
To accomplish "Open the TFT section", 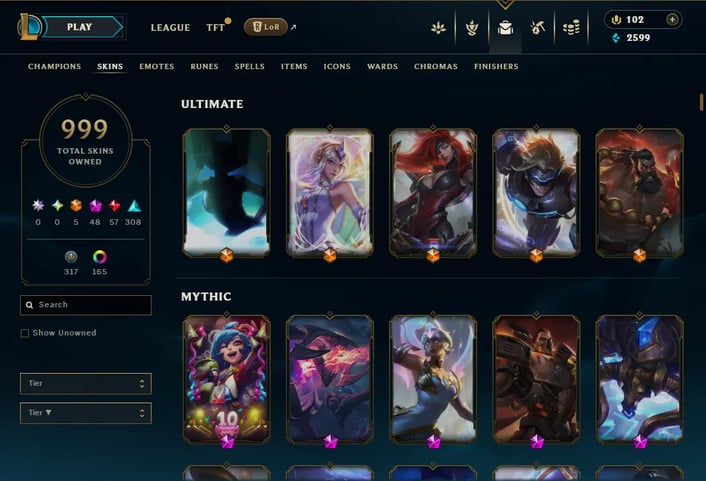I will tap(215, 28).
